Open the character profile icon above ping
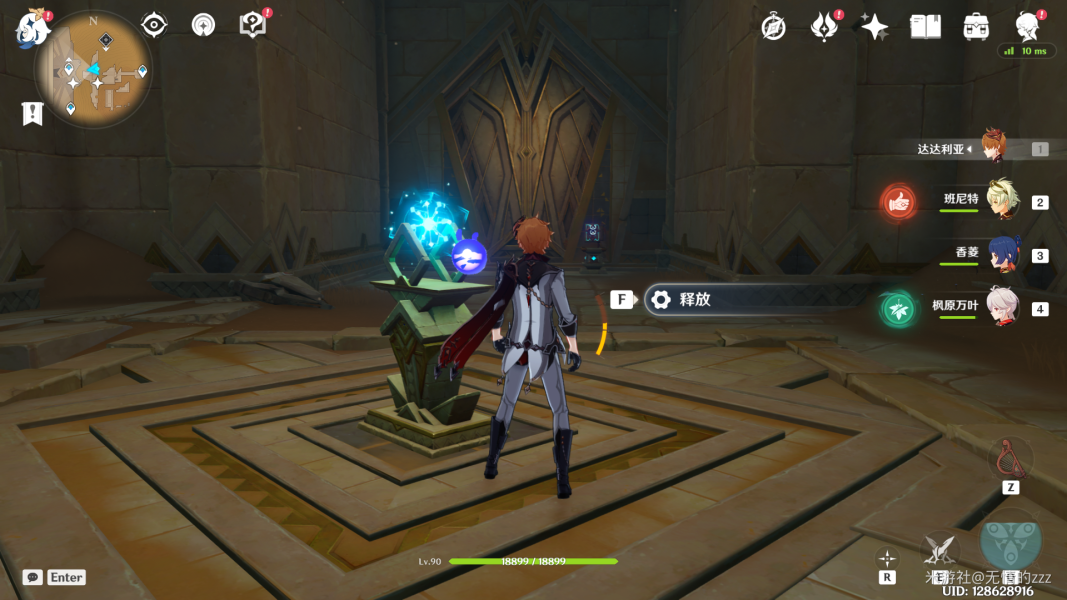Viewport: 1067px width, 600px height. point(1027,25)
